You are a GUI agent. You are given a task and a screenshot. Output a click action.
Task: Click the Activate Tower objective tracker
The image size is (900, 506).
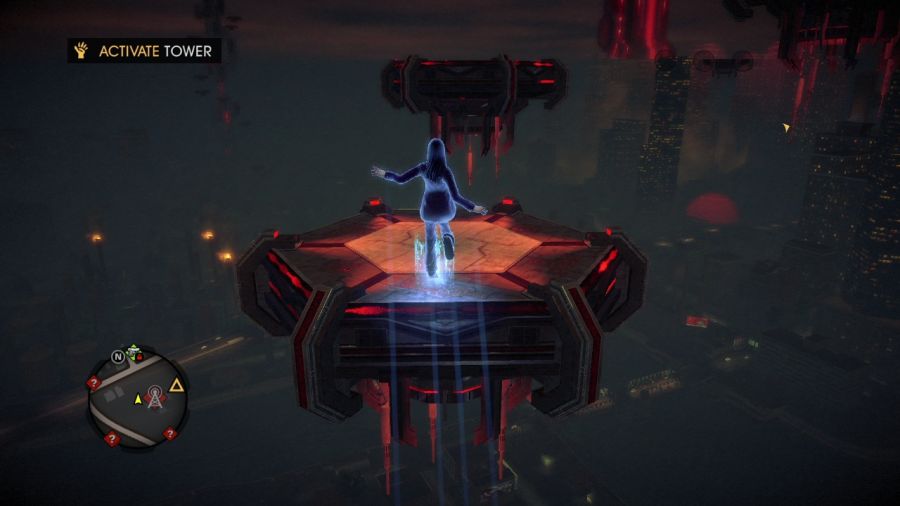(x=144, y=50)
